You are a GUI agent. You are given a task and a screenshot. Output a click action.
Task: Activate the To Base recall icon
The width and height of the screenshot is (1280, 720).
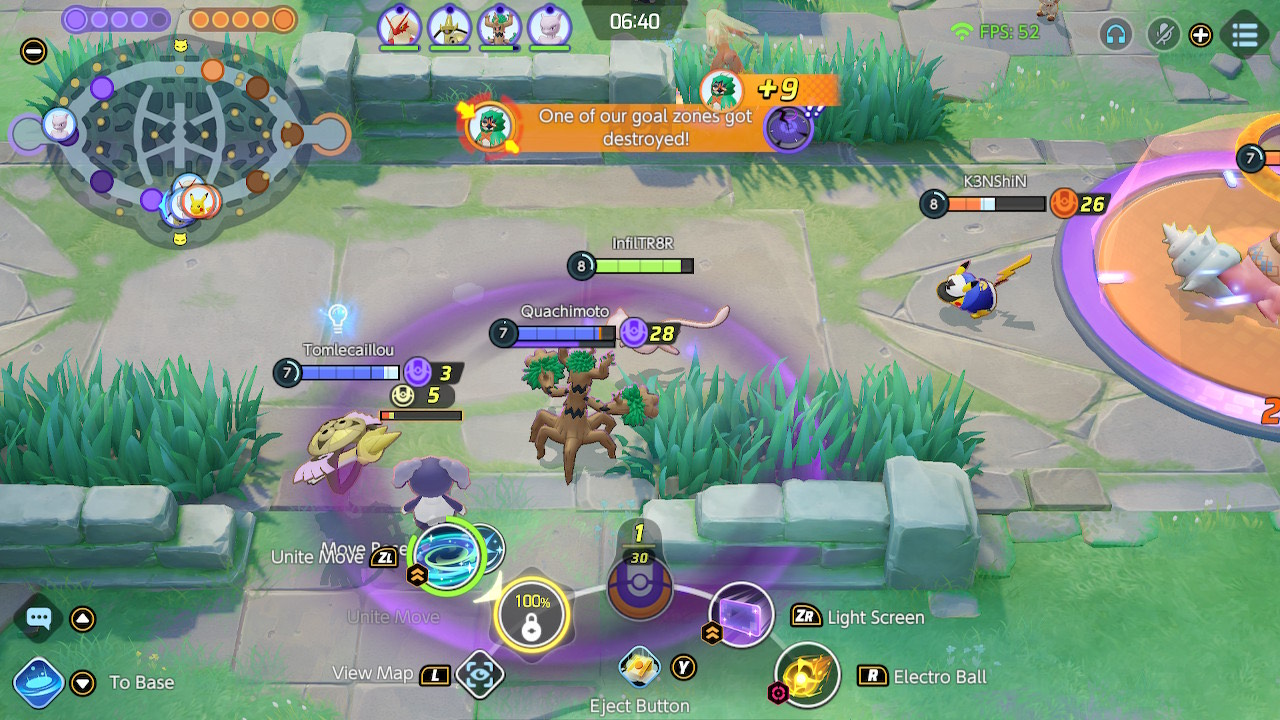tap(39, 682)
